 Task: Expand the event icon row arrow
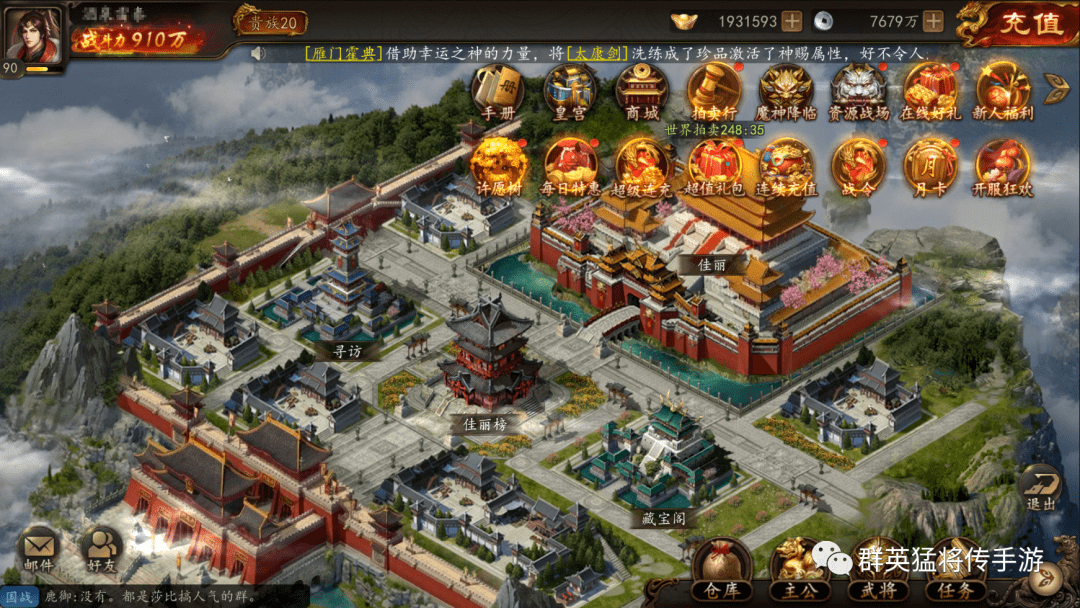[x=1057, y=88]
